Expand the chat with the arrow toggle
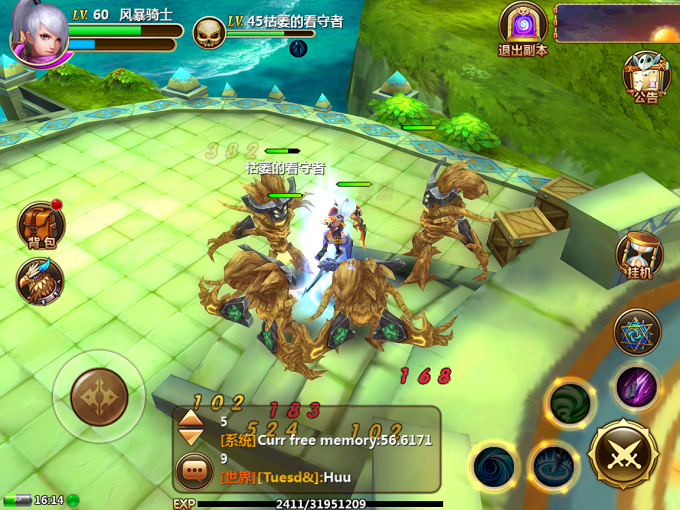Viewport: 680px width, 510px height. tap(190, 430)
